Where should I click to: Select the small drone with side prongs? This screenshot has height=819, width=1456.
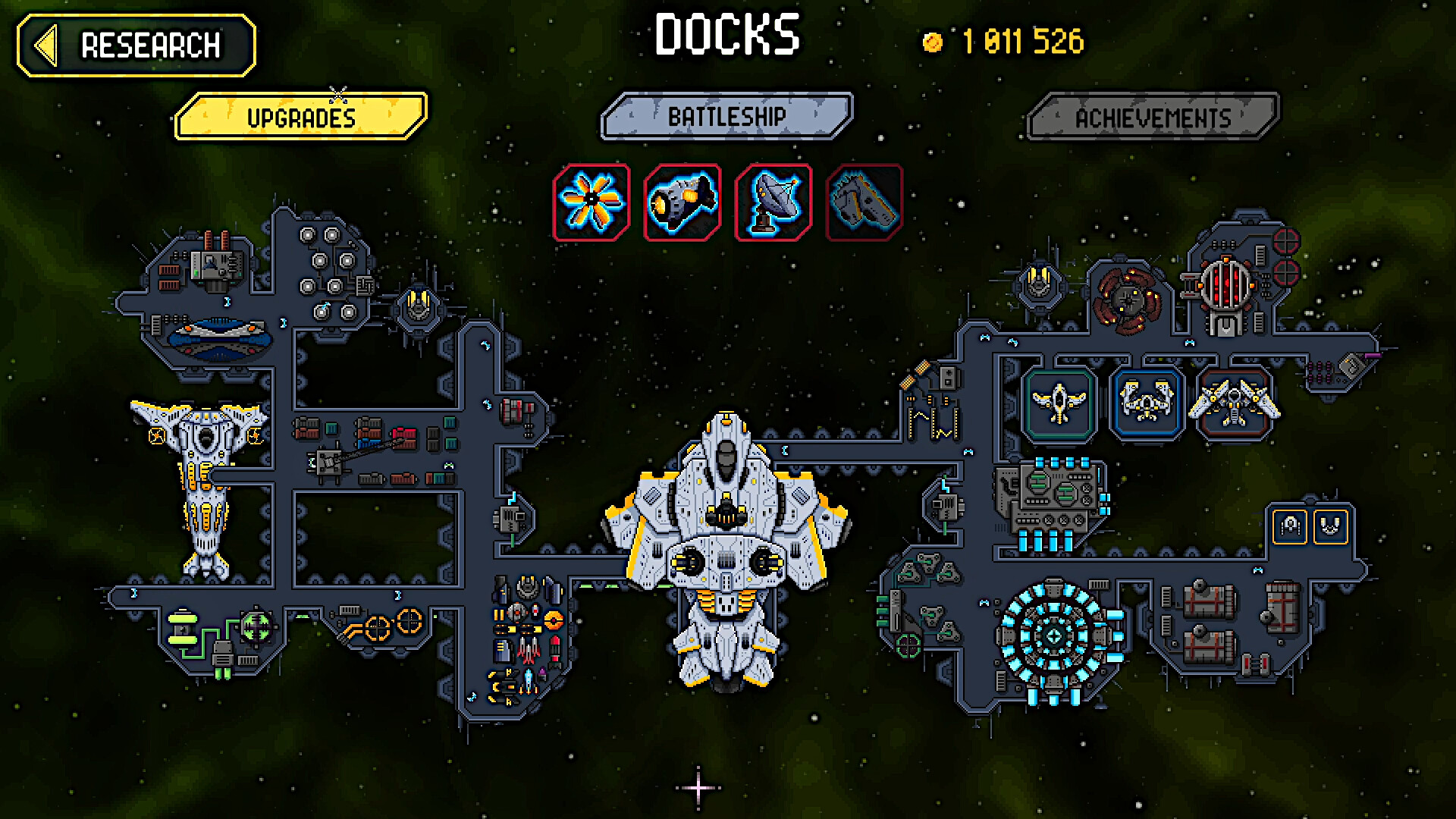pos(1290,526)
